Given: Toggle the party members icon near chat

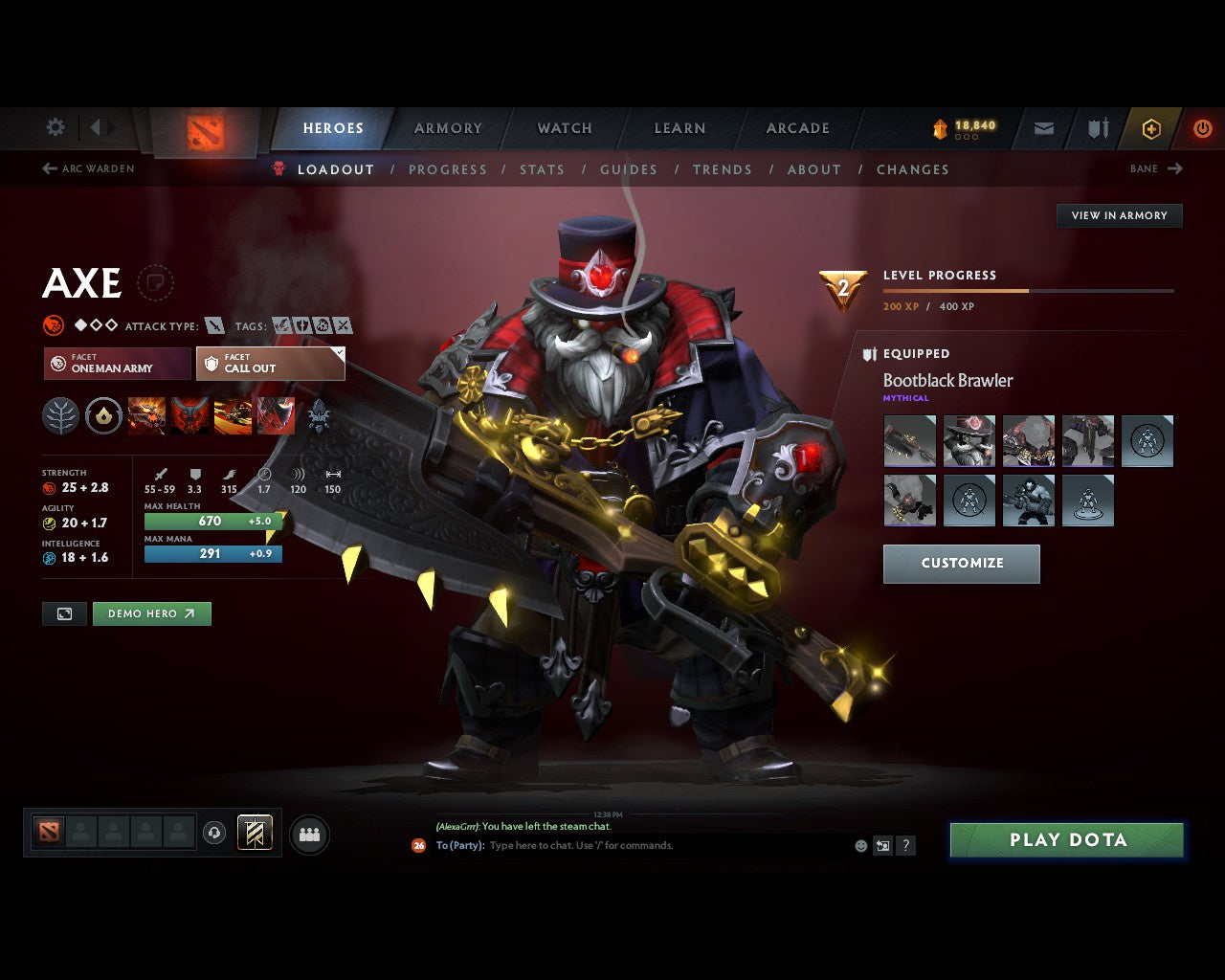Looking at the screenshot, I should coord(309,834).
